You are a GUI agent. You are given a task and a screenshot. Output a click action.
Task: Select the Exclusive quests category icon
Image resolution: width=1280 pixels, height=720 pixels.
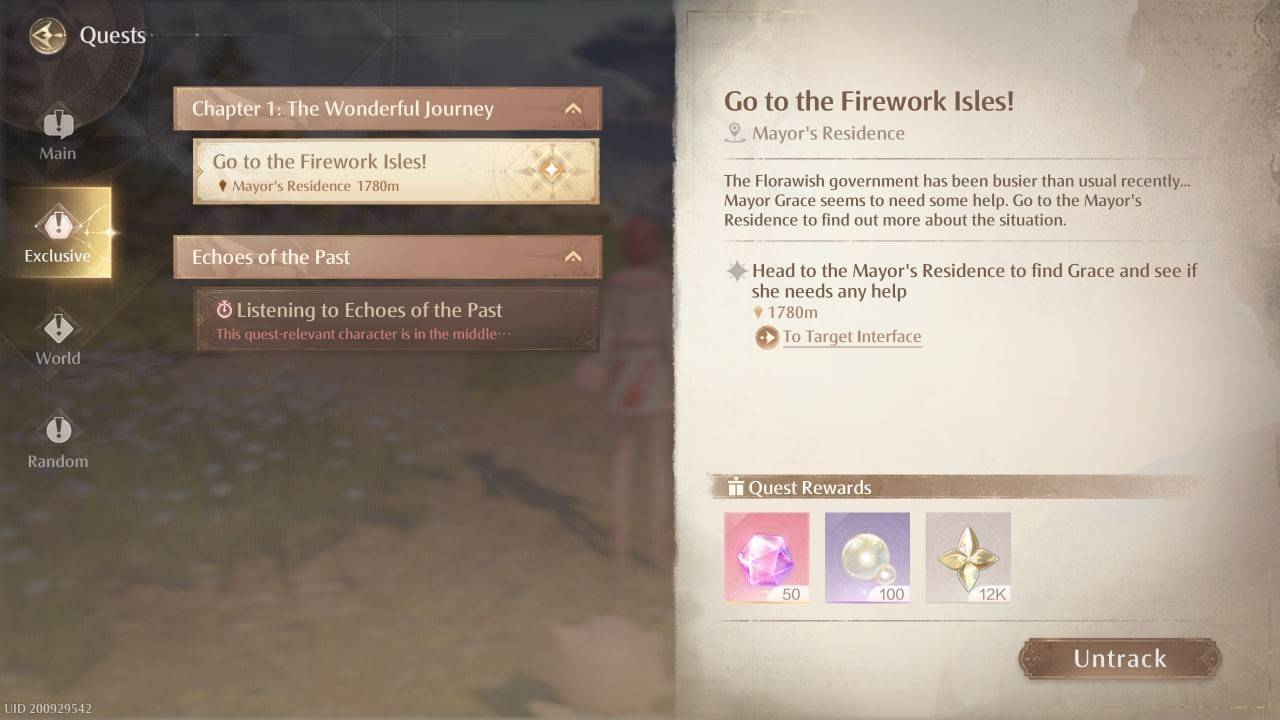click(x=58, y=221)
